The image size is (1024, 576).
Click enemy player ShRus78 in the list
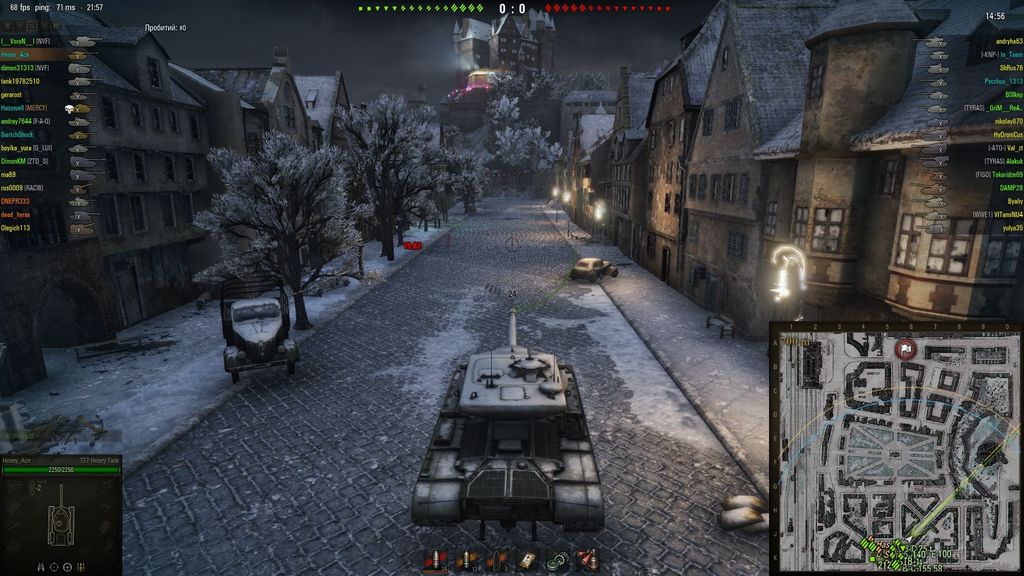pos(1004,68)
